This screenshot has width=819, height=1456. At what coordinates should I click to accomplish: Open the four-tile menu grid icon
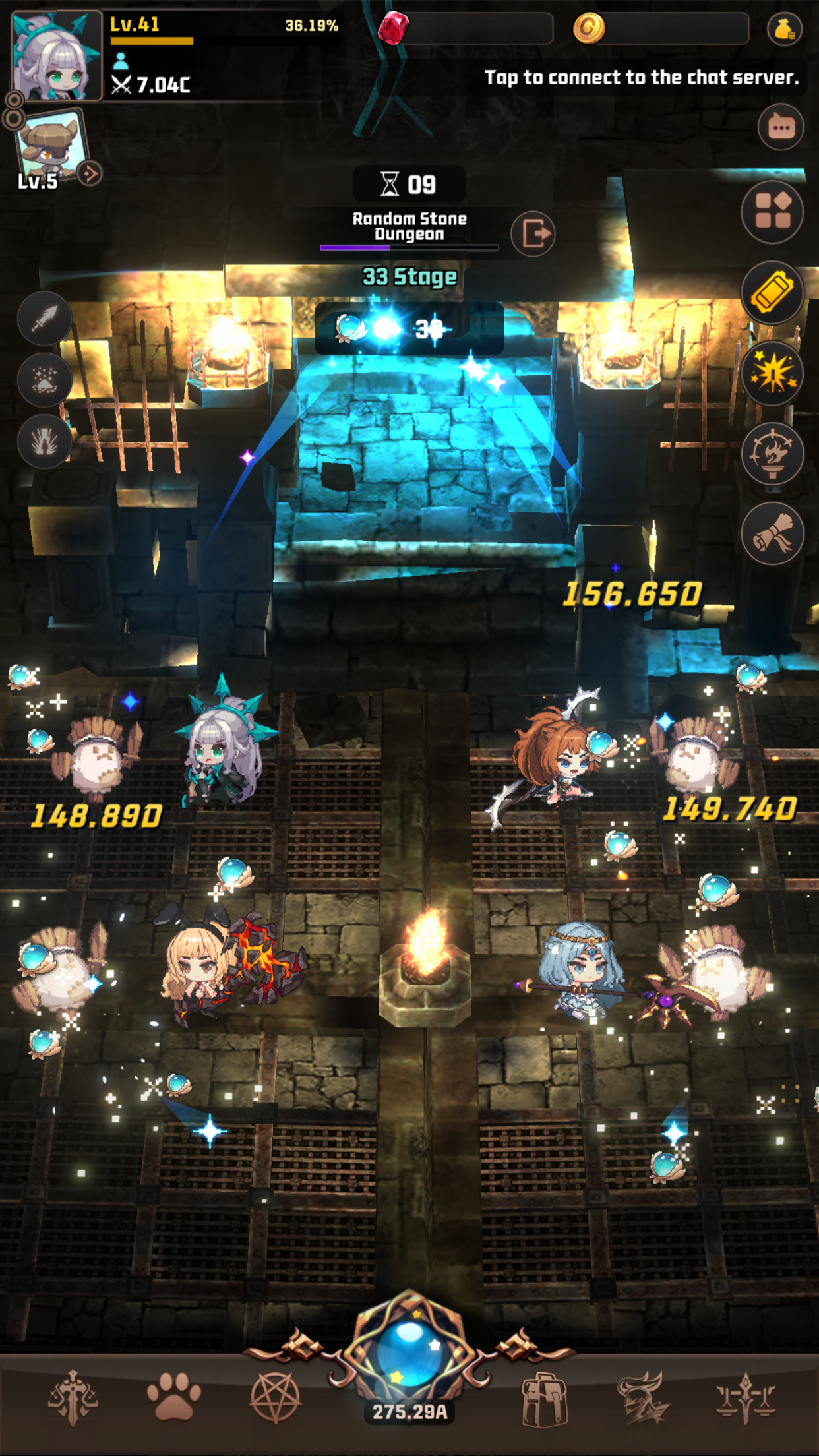pyautogui.click(x=772, y=212)
